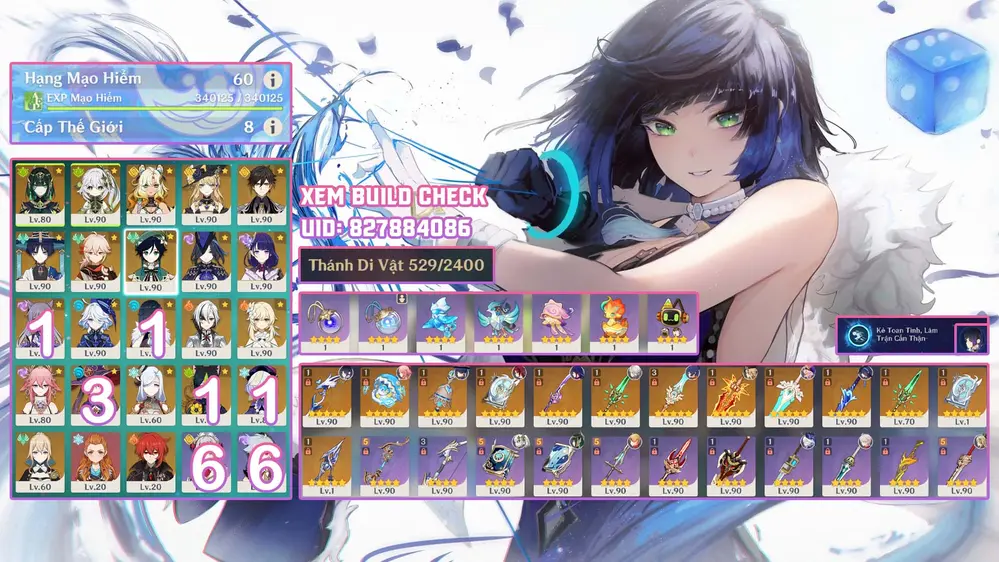The width and height of the screenshot is (999, 562).
Task: Click the Adventure Rank info icon
Action: (271, 79)
